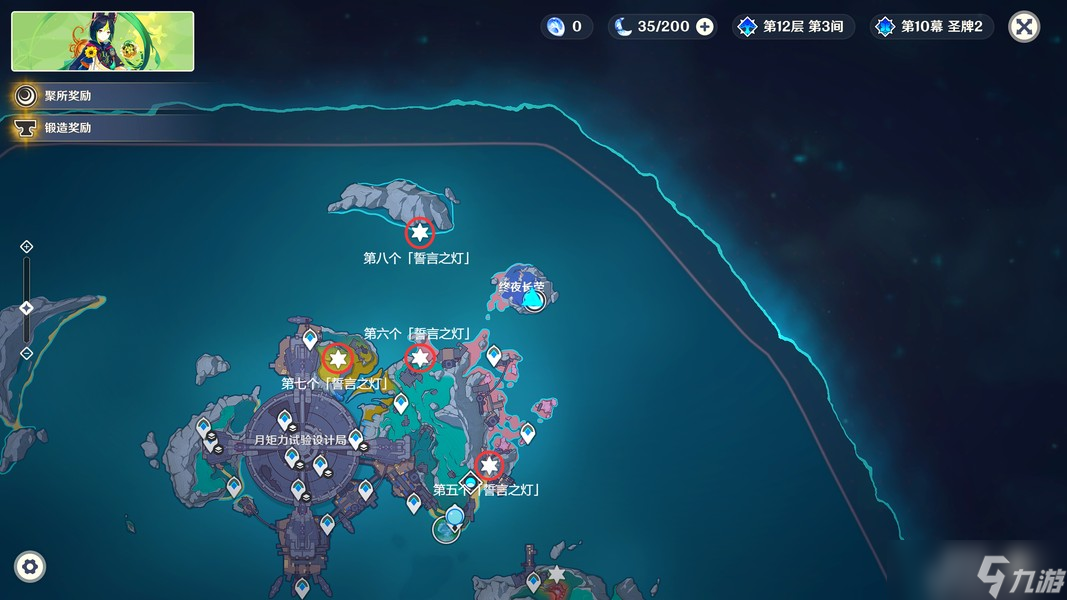This screenshot has width=1067, height=600.
Task: Select the 第六个「誓言之灯」 map marker
Action: [420, 357]
